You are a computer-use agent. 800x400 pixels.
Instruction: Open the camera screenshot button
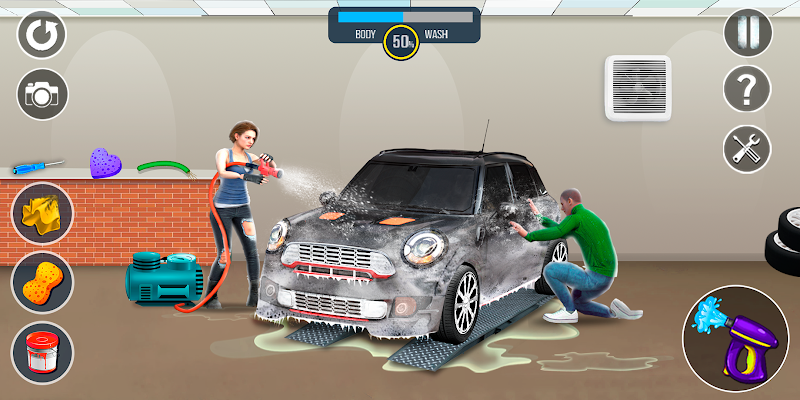[x=41, y=94]
